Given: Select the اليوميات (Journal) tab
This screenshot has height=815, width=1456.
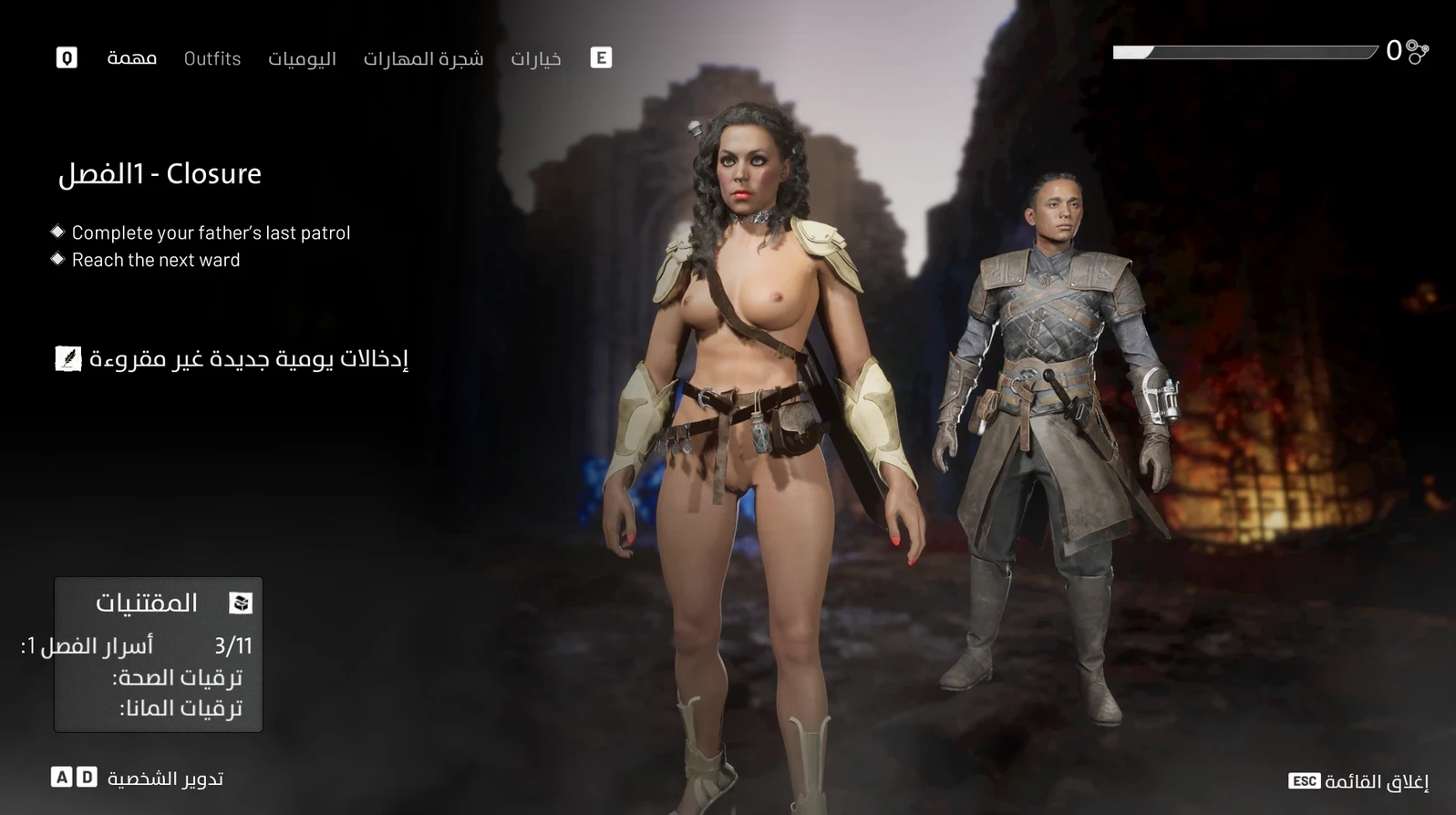Looking at the screenshot, I should [302, 58].
